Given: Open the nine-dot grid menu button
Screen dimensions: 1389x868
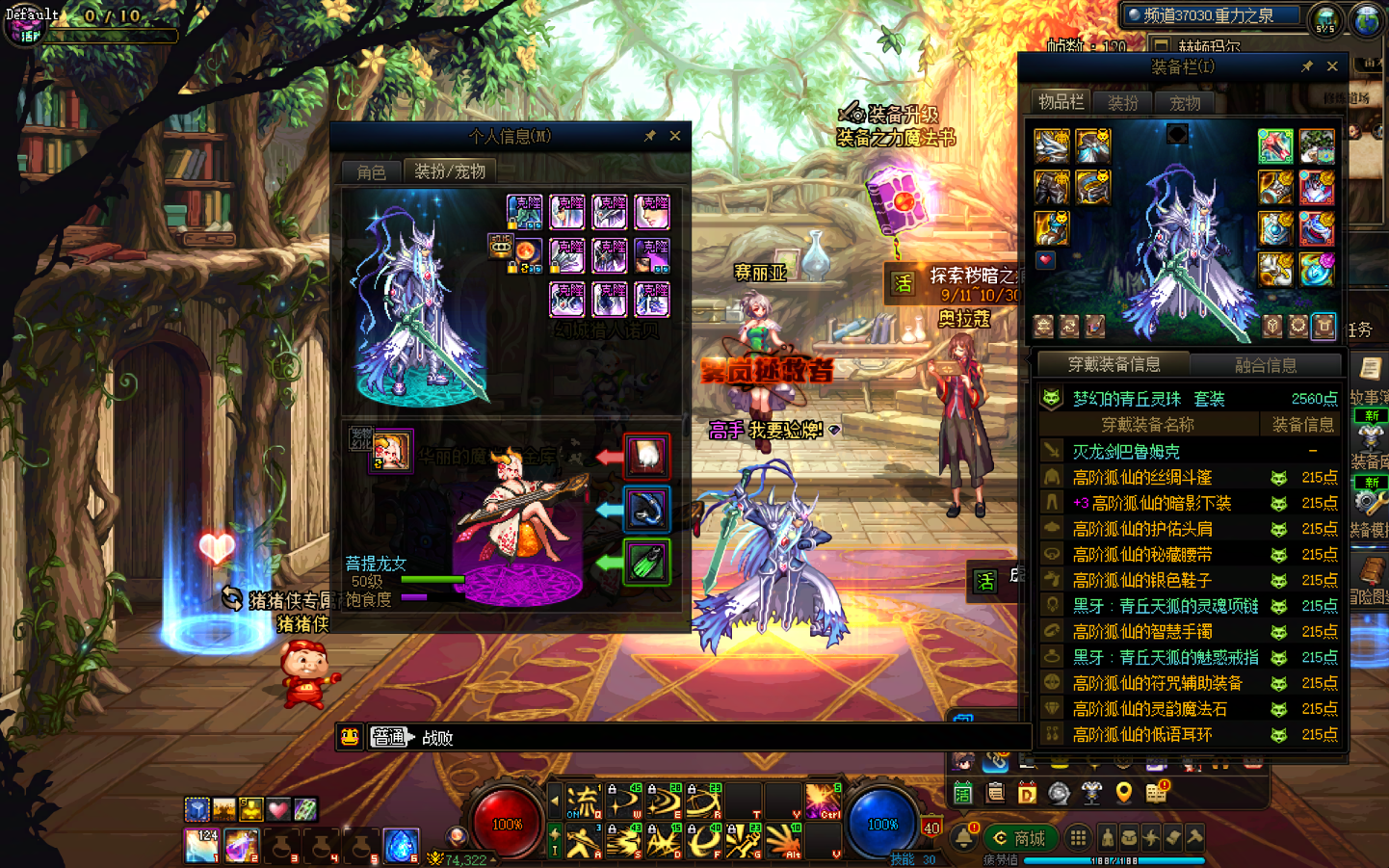Looking at the screenshot, I should click(1079, 838).
